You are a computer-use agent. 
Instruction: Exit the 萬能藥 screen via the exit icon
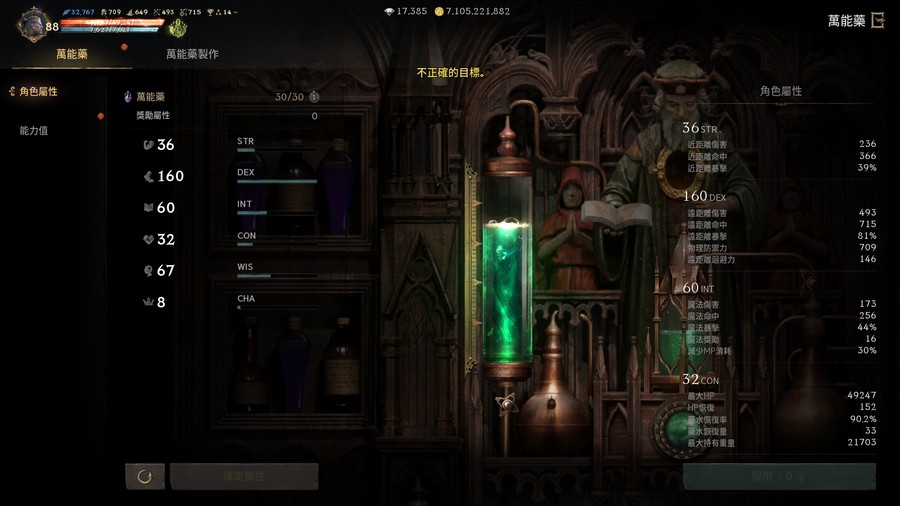point(878,20)
